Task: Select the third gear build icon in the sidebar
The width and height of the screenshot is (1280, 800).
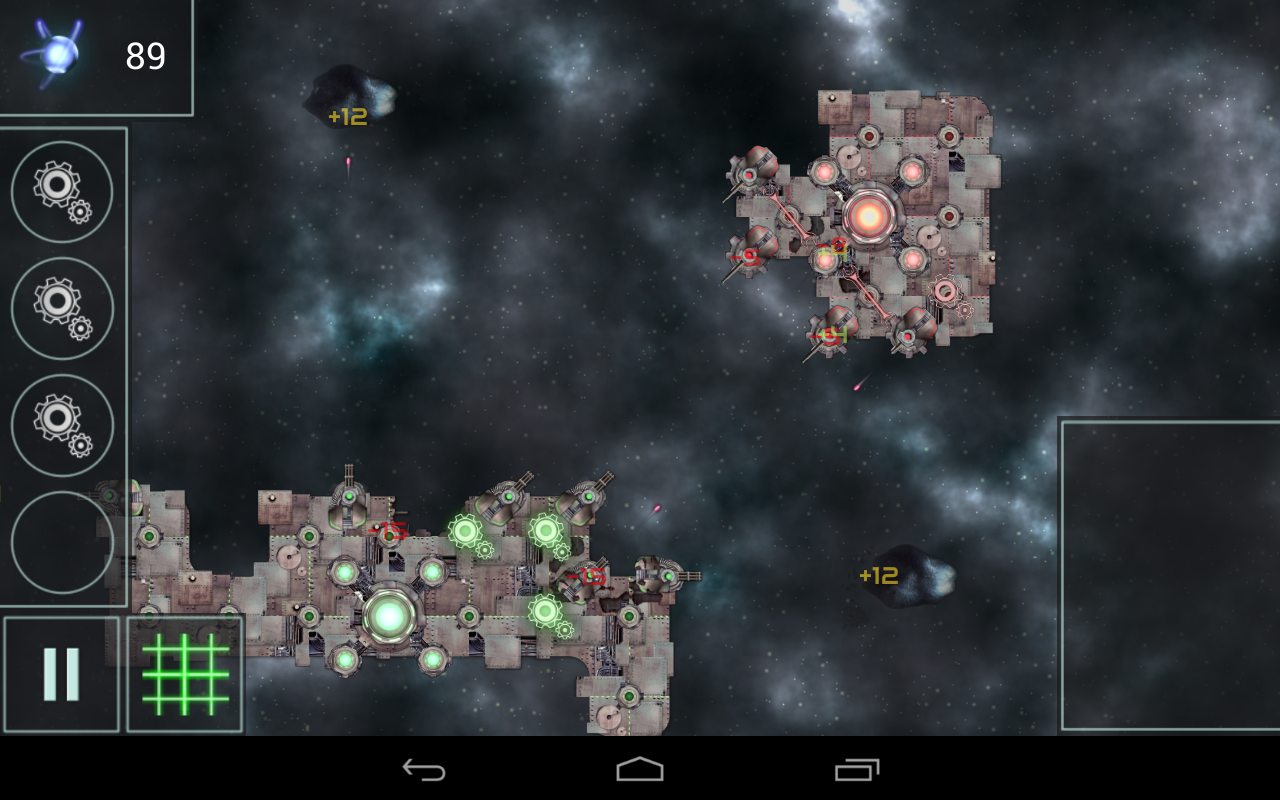Action: 61,425
